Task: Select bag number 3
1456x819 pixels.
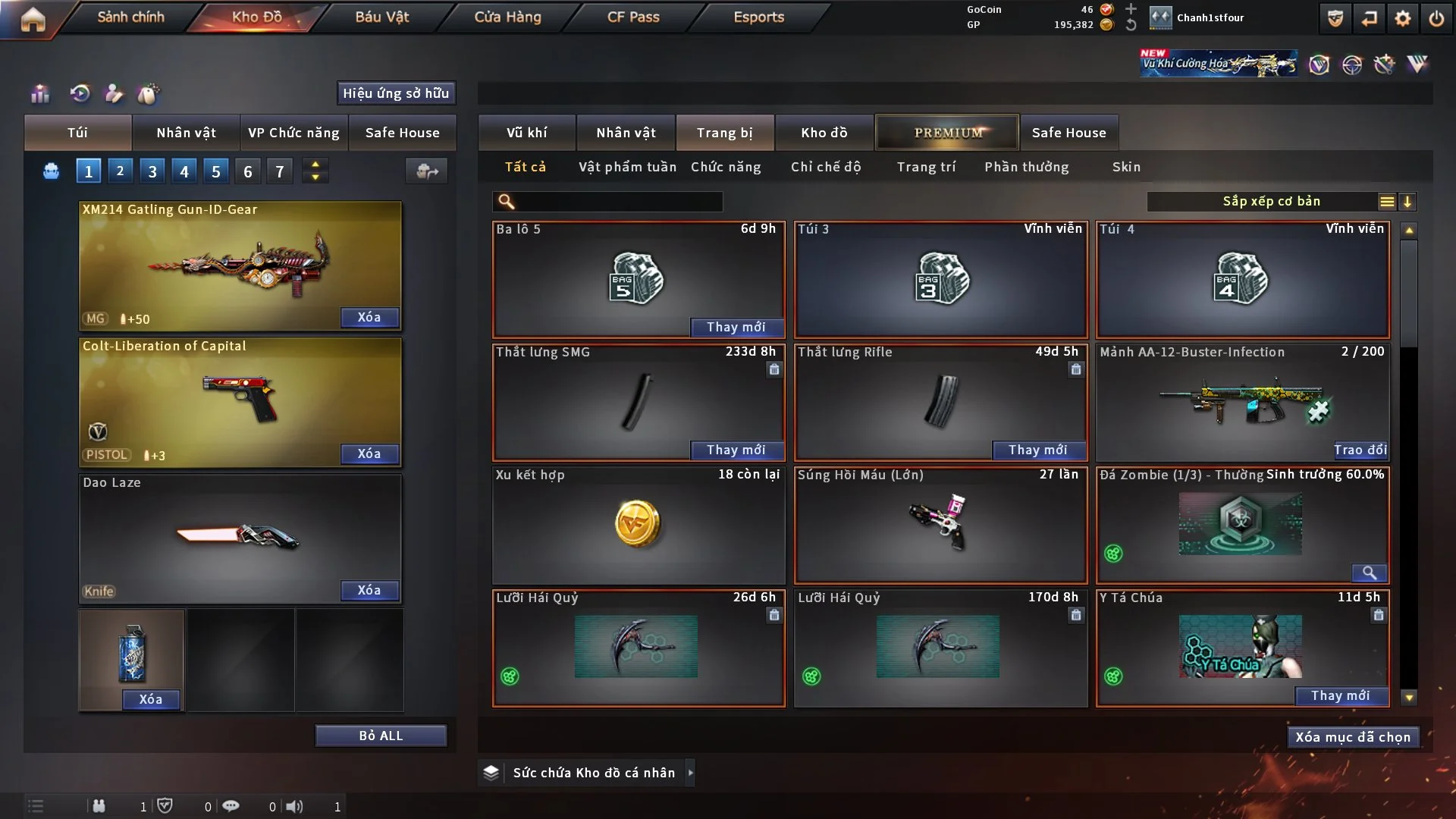Action: point(152,171)
